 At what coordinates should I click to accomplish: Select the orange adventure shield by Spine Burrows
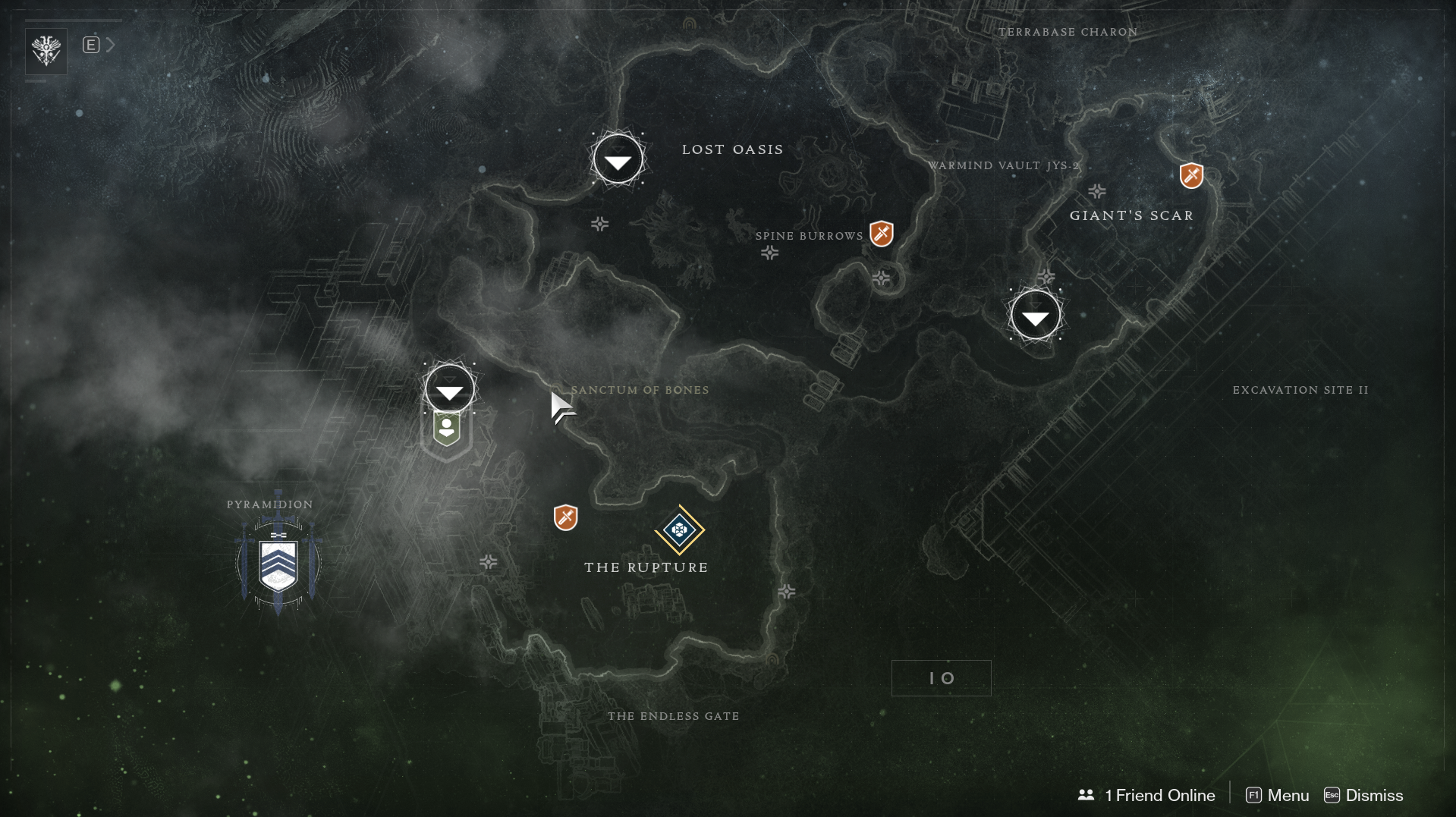882,234
